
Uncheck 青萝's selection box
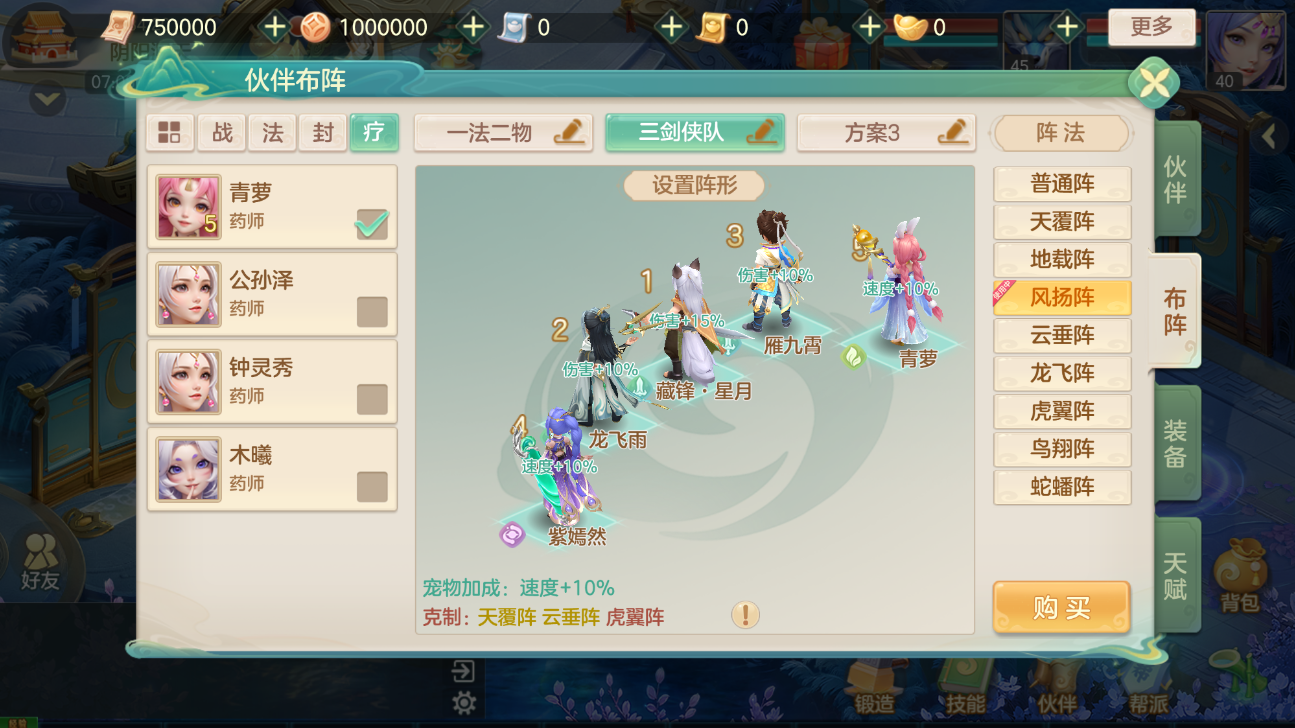[x=371, y=225]
